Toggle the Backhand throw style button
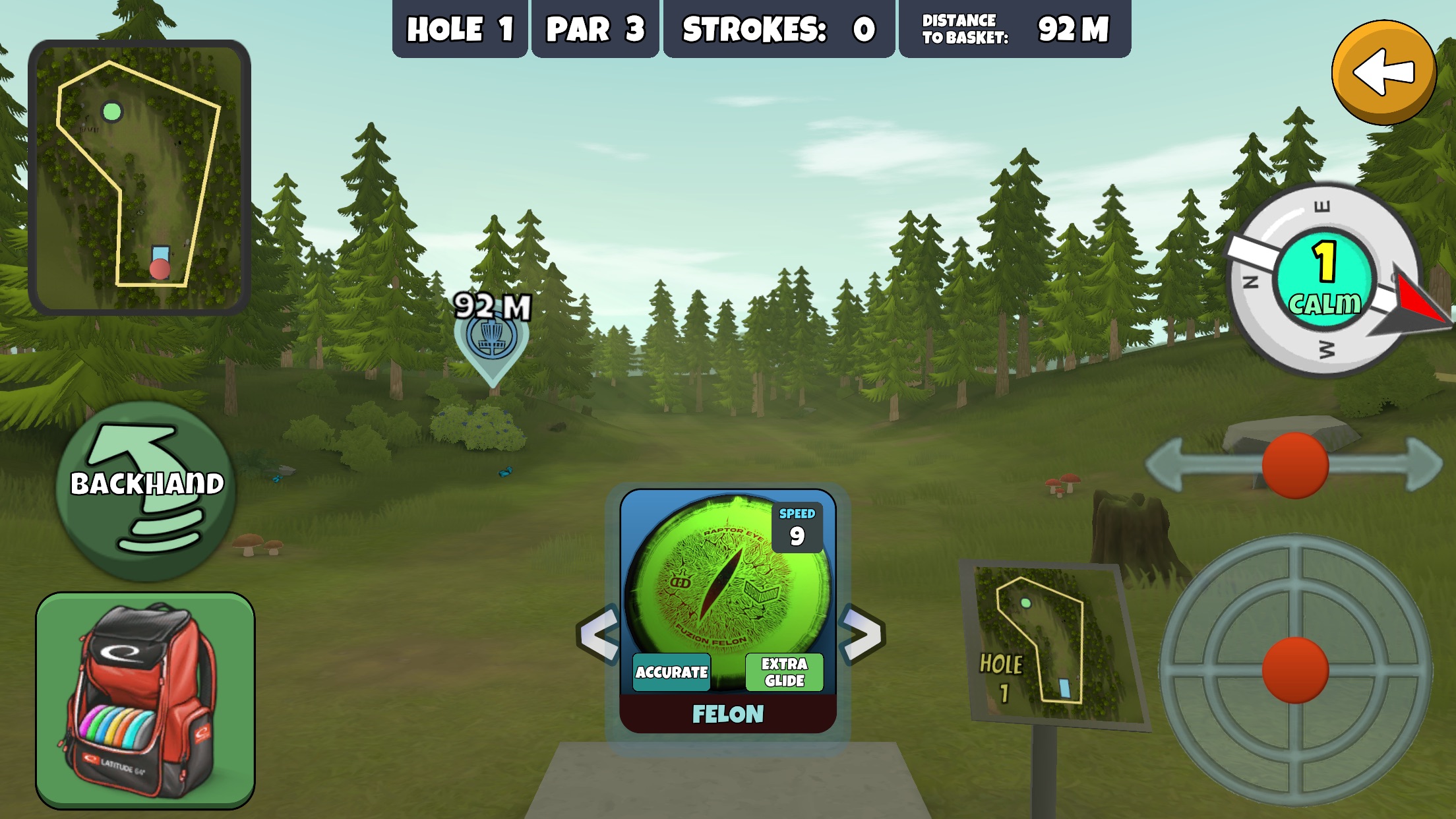 (146, 491)
